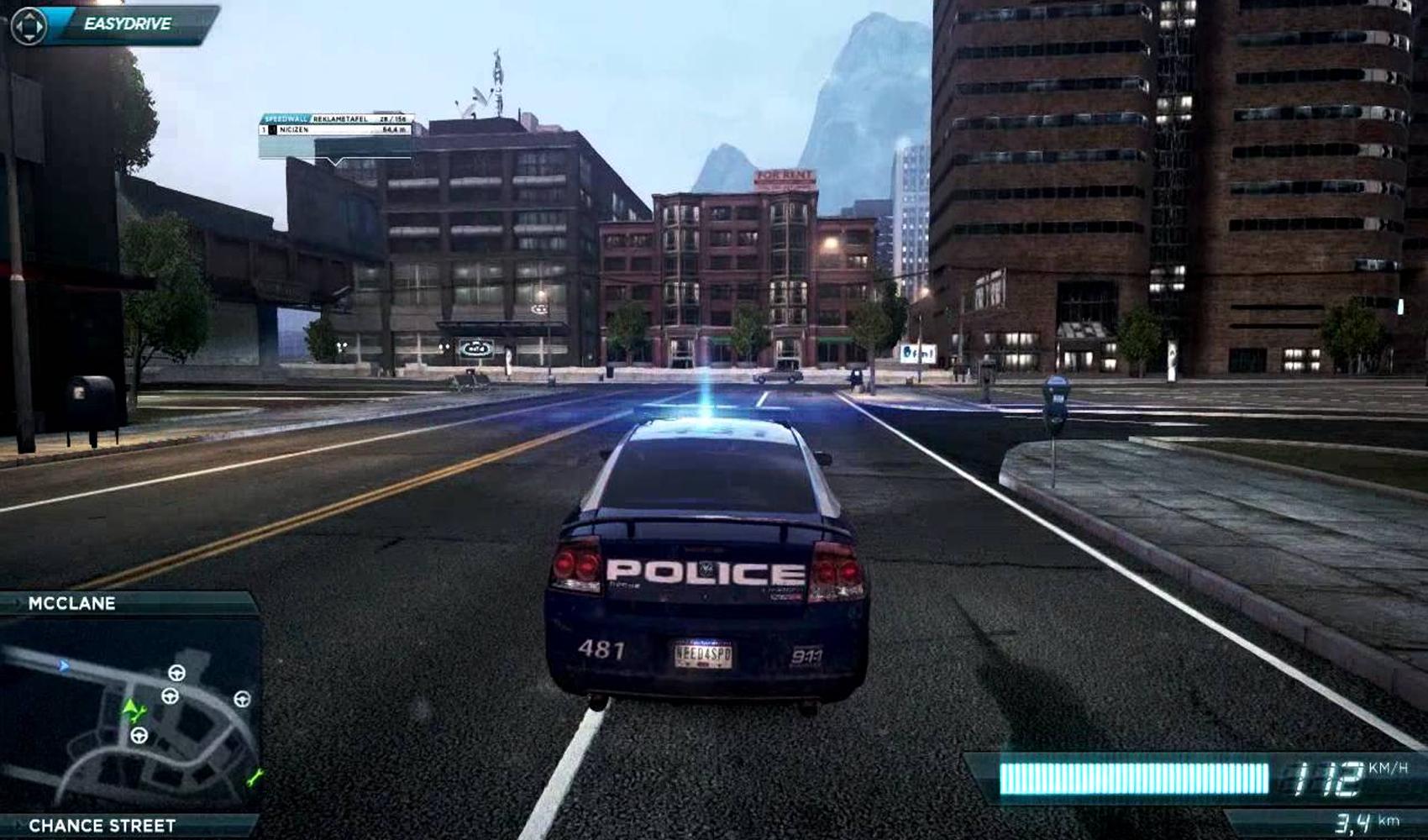
Task: Expand the chevron next to CHANCE STREET
Action: [x=18, y=823]
